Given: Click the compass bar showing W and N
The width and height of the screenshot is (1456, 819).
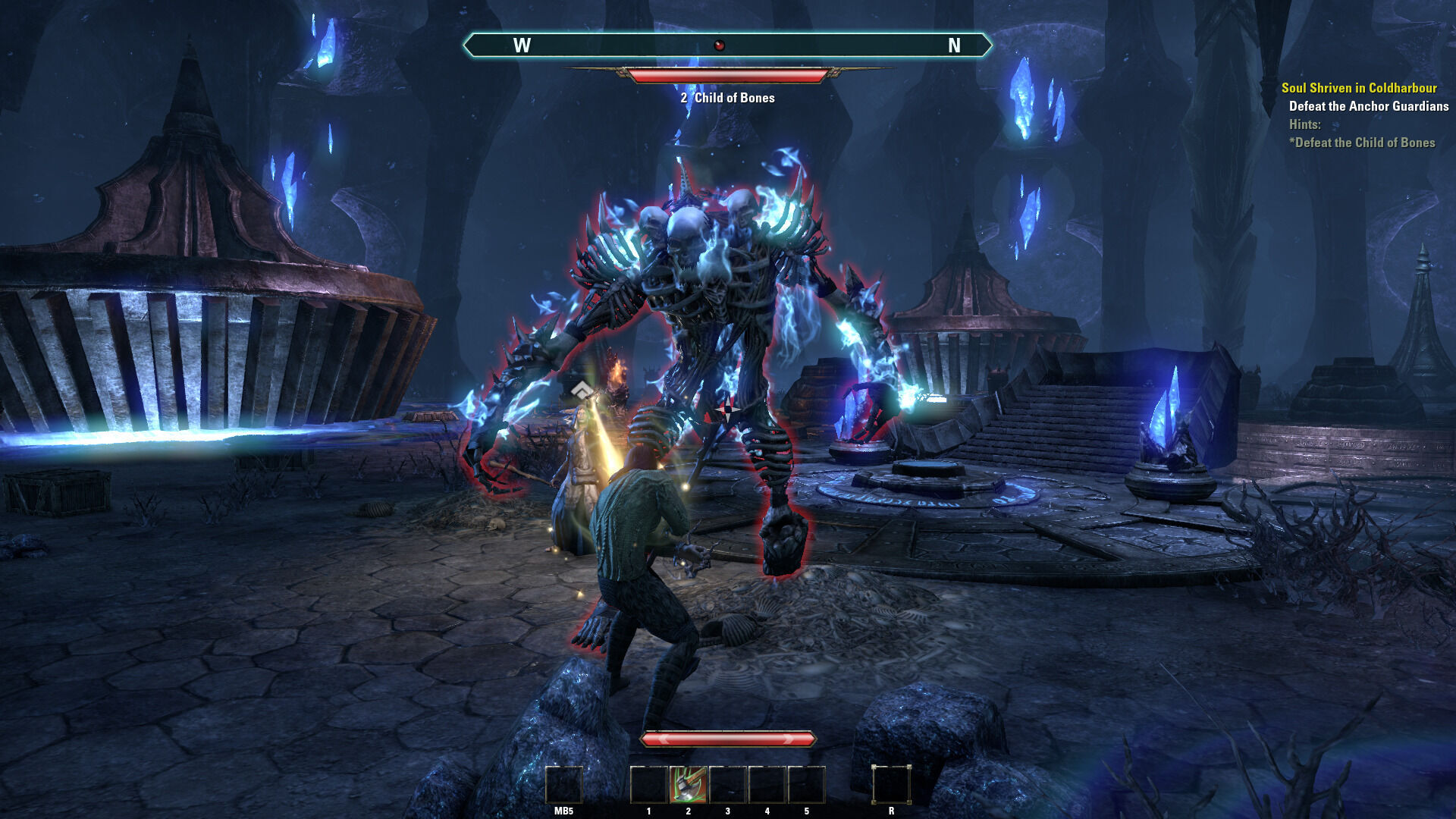Looking at the screenshot, I should click(x=726, y=45).
